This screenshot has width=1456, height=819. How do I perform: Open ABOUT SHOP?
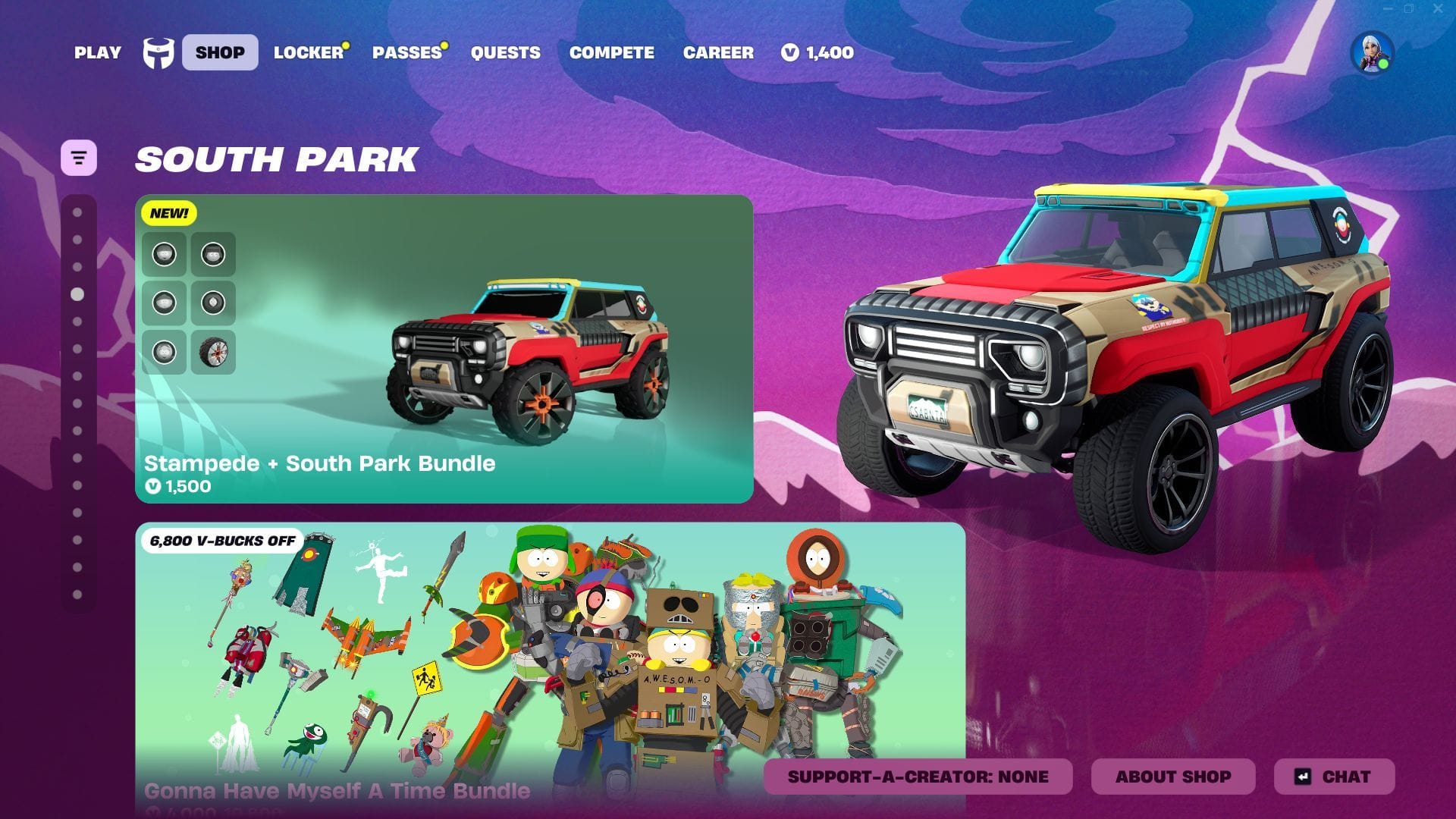point(1172,776)
